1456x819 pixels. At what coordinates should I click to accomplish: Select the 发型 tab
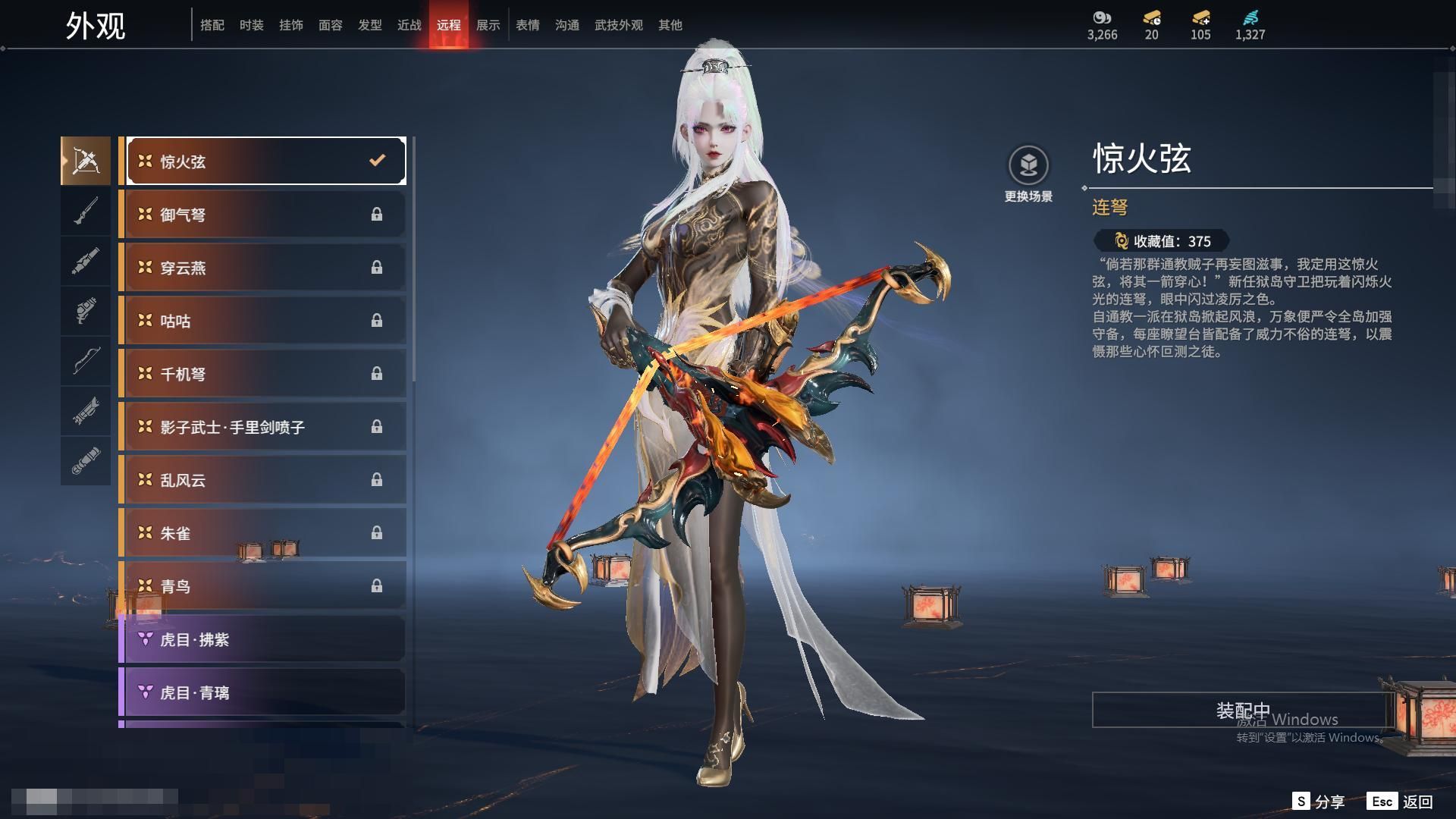point(369,25)
